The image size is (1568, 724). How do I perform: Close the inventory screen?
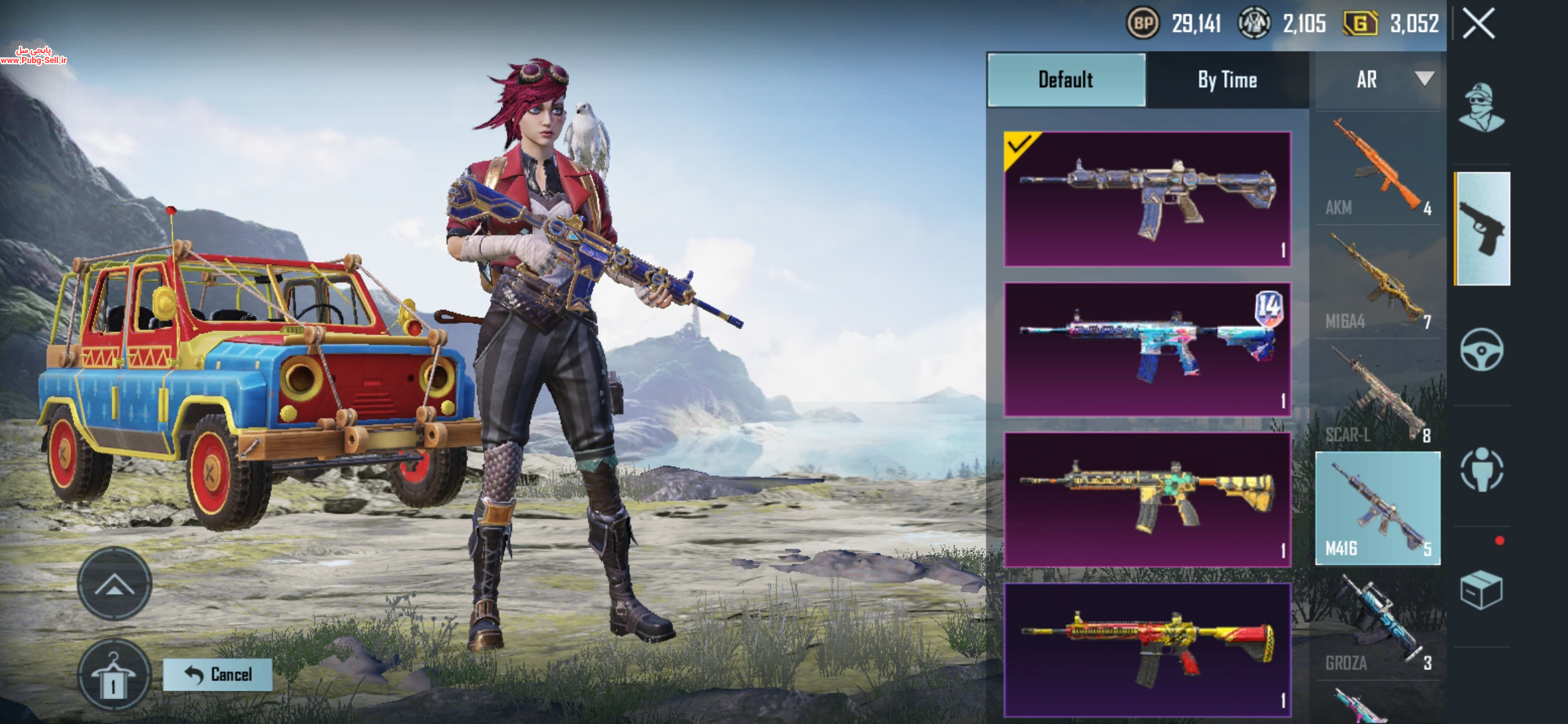click(x=1478, y=25)
